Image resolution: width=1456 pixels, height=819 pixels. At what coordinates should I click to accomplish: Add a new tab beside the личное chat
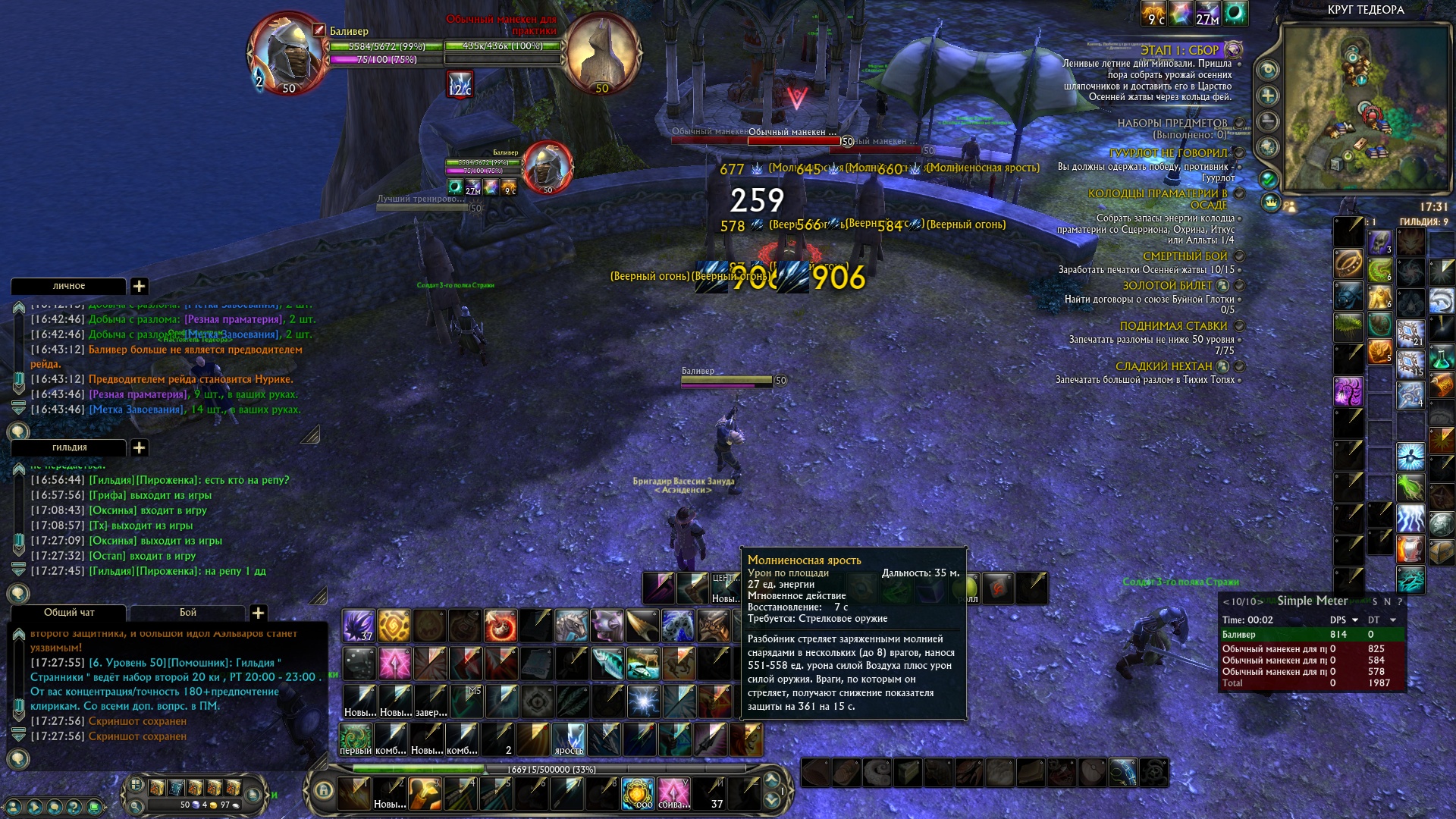140,286
